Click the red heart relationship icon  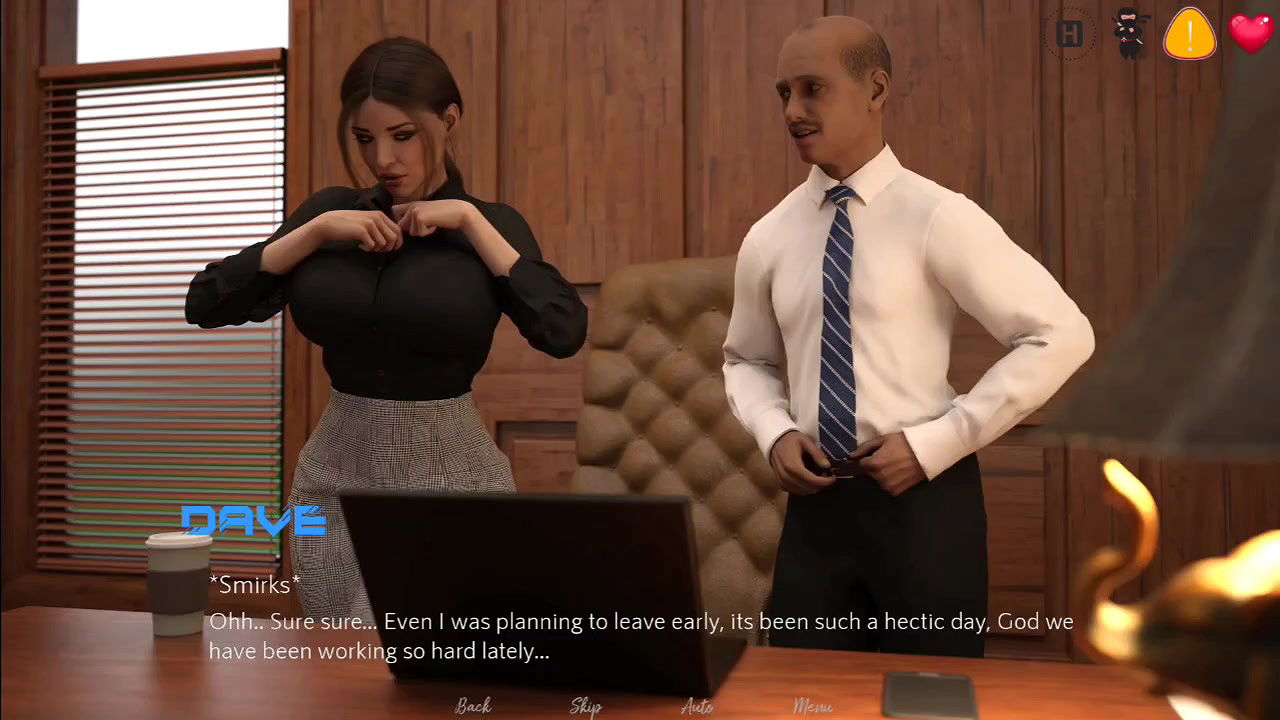(x=1250, y=34)
